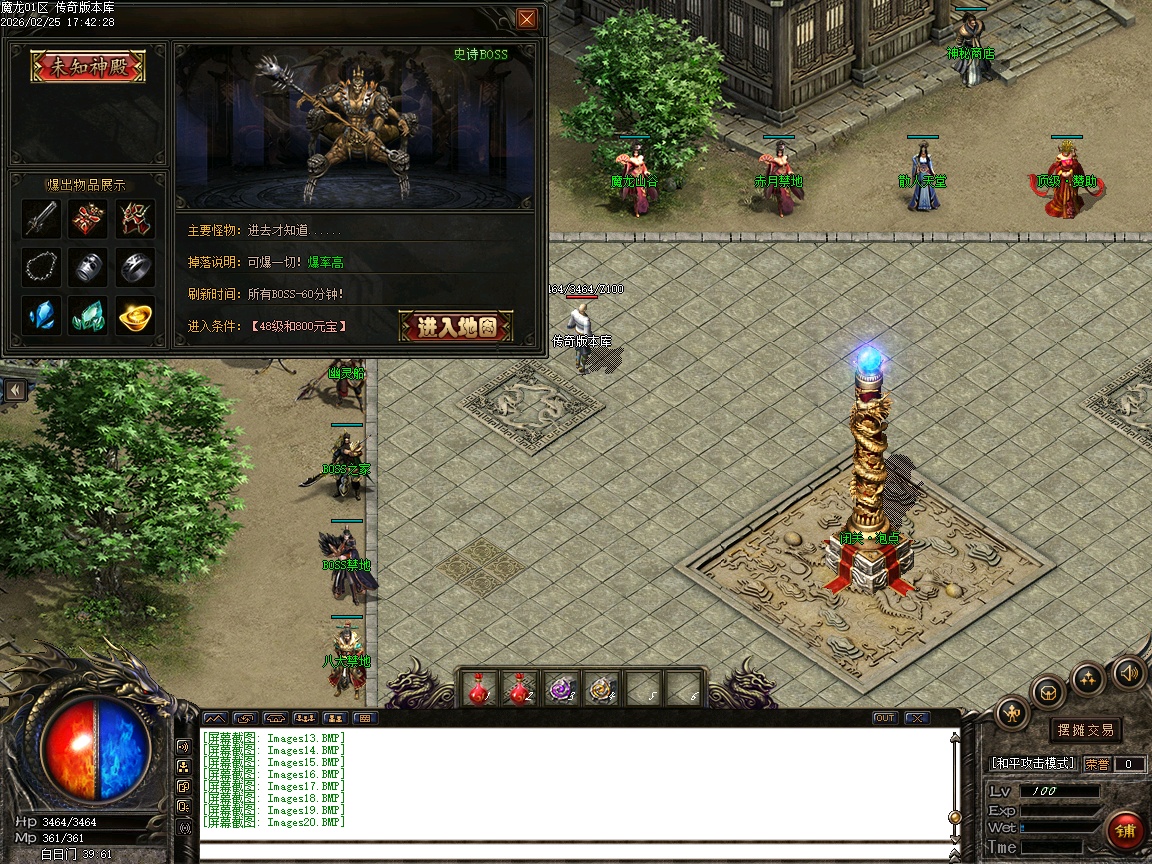Viewport: 1152px width, 864px height.
Task: Open the bag chest round icon
Action: point(1048,691)
